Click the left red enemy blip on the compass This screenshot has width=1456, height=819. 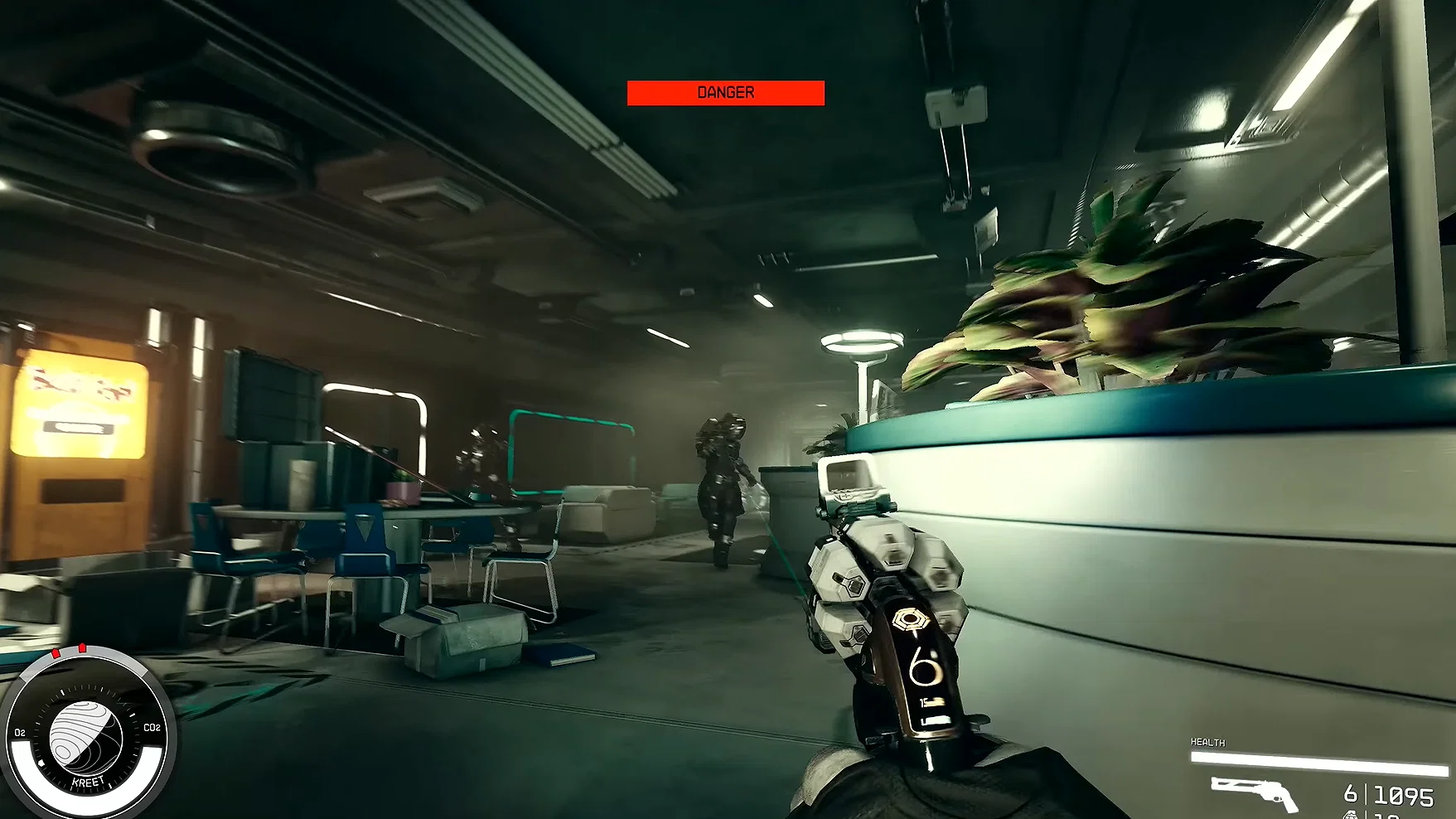(x=56, y=652)
